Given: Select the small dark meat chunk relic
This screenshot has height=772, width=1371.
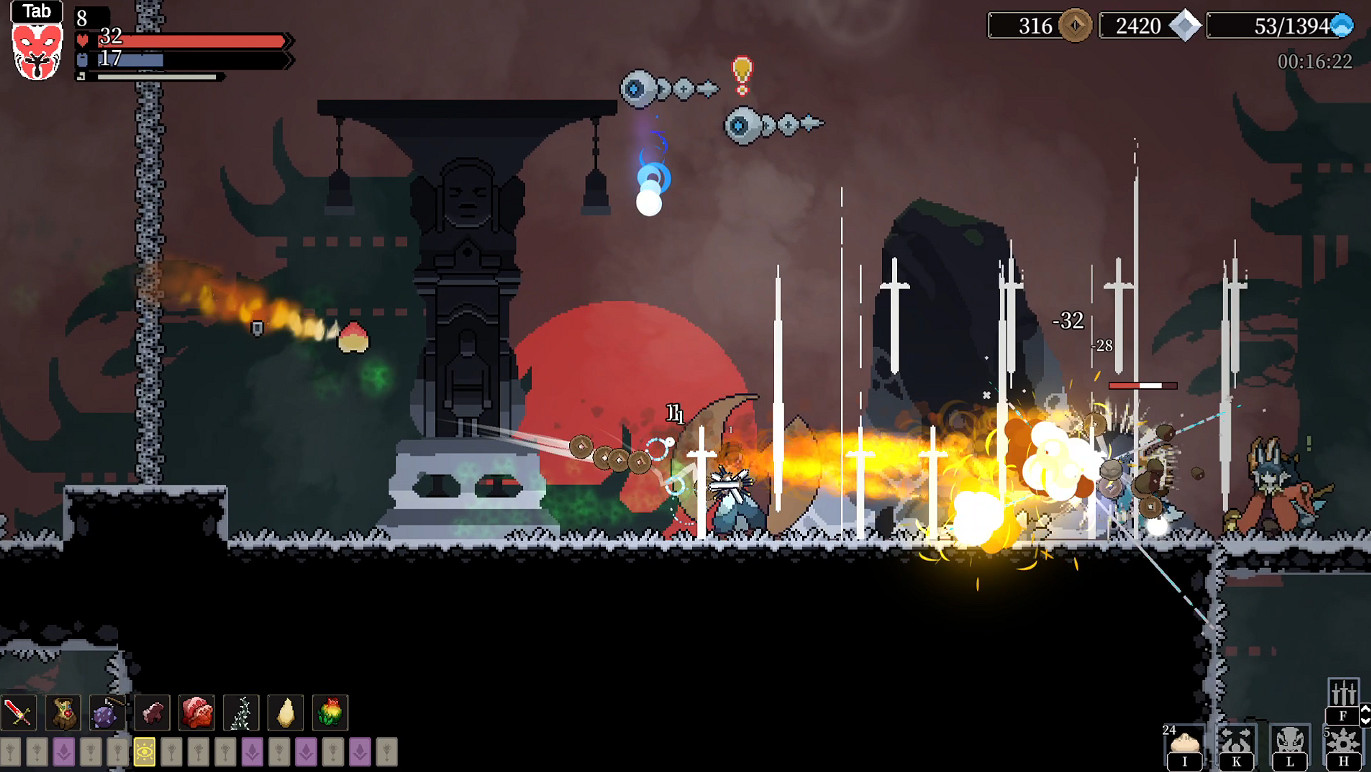Looking at the screenshot, I should pyautogui.click(x=152, y=713).
